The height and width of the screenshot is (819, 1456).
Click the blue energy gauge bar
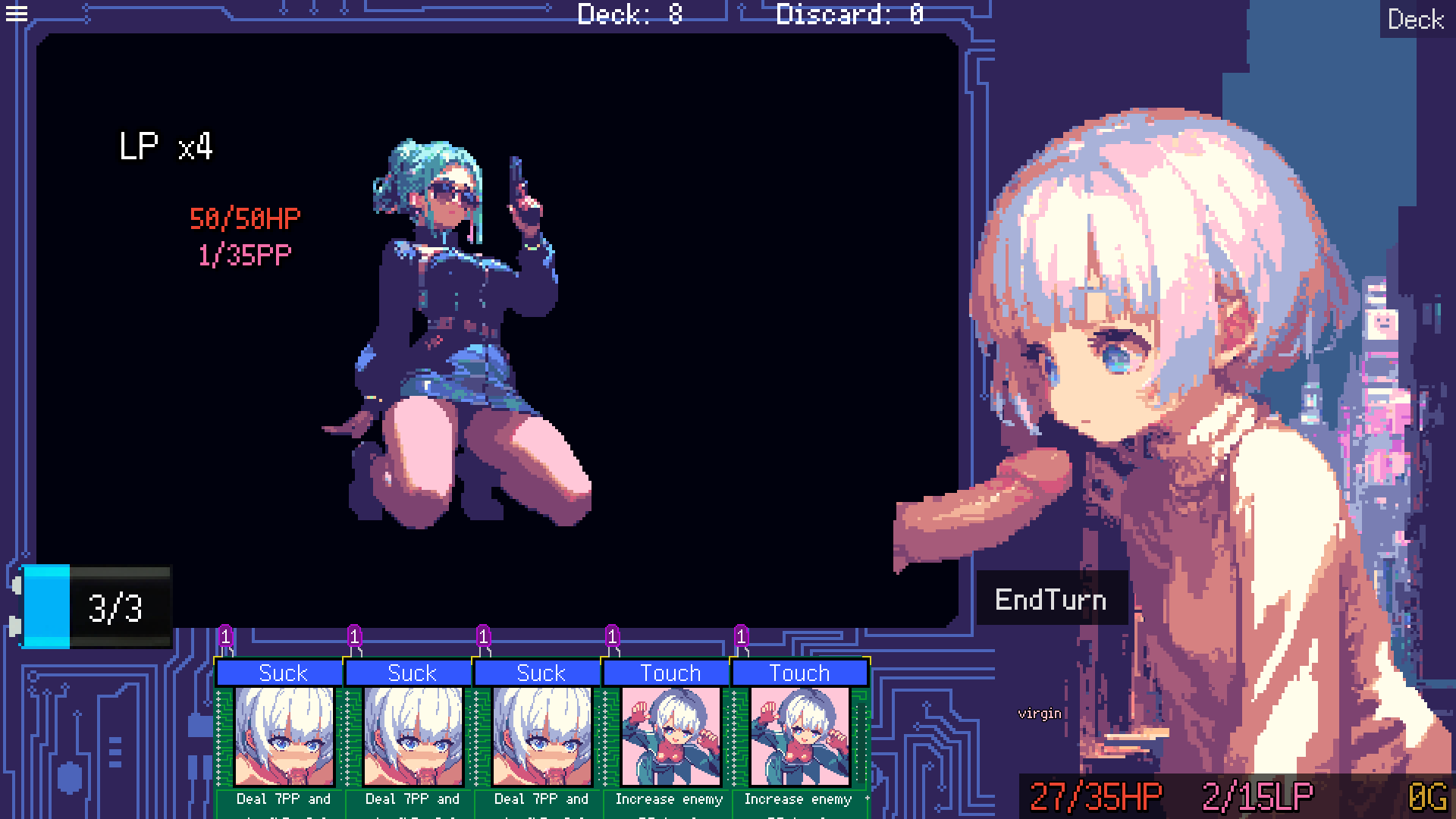tap(45, 607)
